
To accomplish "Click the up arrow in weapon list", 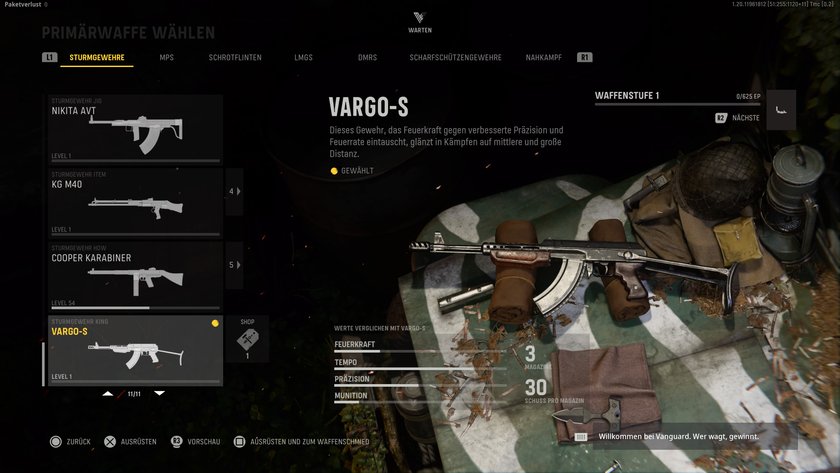I will pyautogui.click(x=108, y=394).
